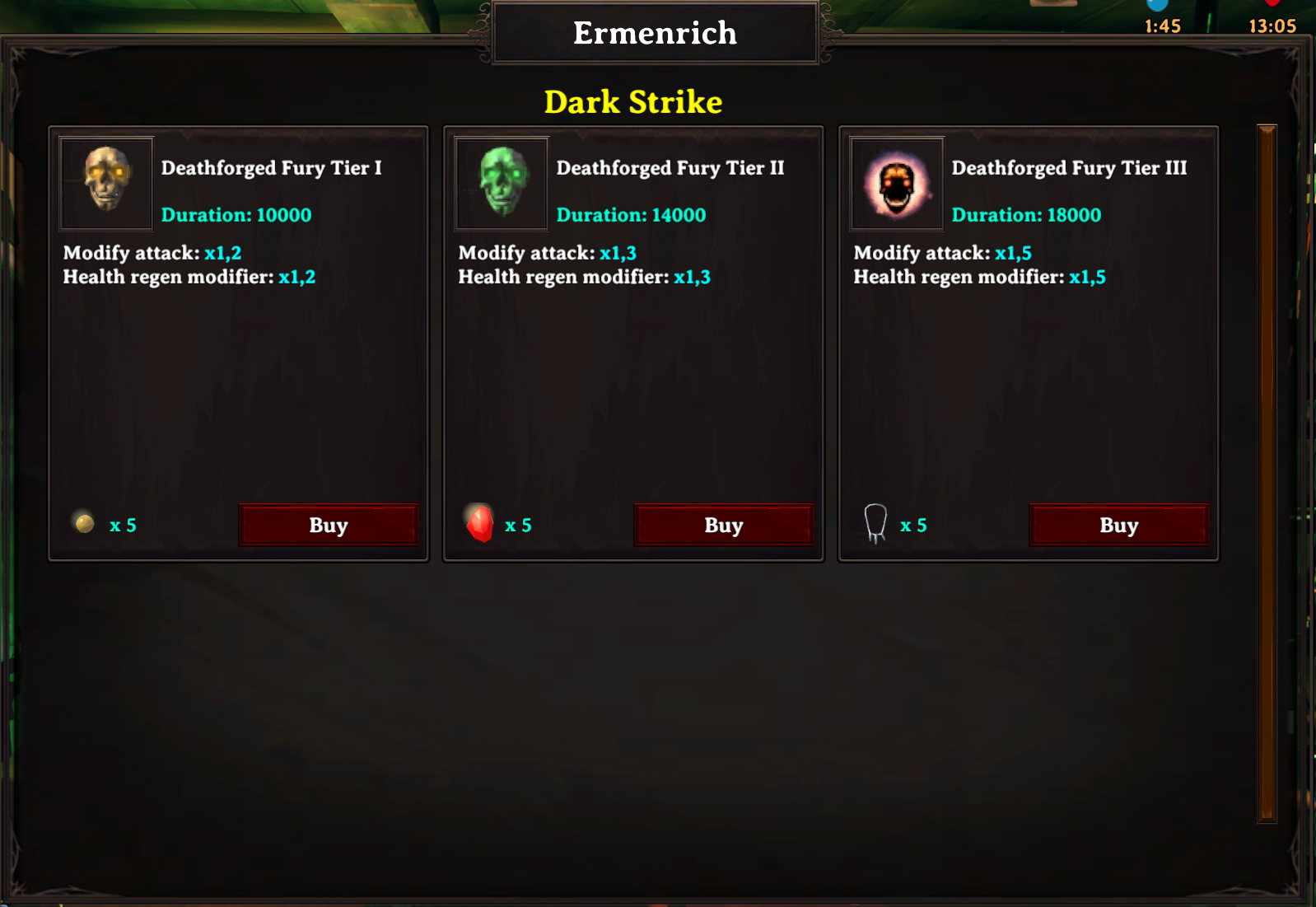Buy Deathforged Fury Tier I
This screenshot has height=907, width=1316.
(x=329, y=525)
